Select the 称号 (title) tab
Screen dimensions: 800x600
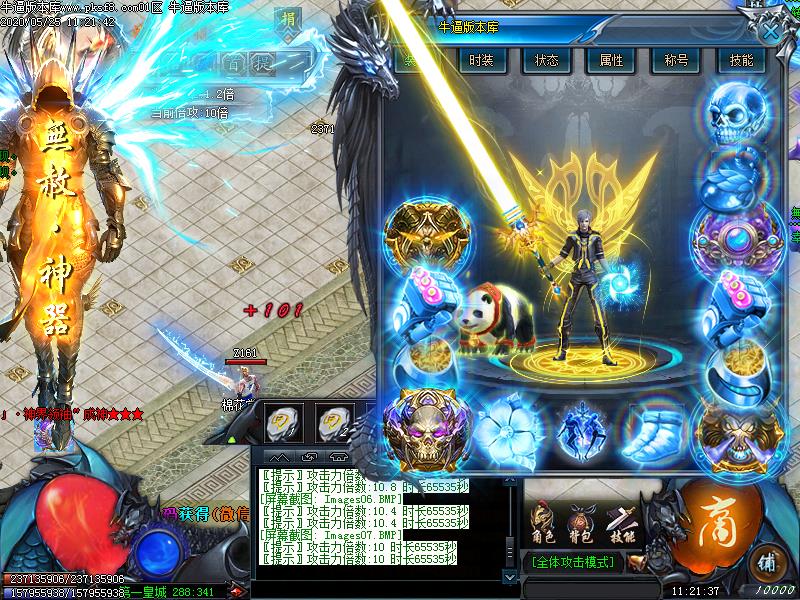676,60
